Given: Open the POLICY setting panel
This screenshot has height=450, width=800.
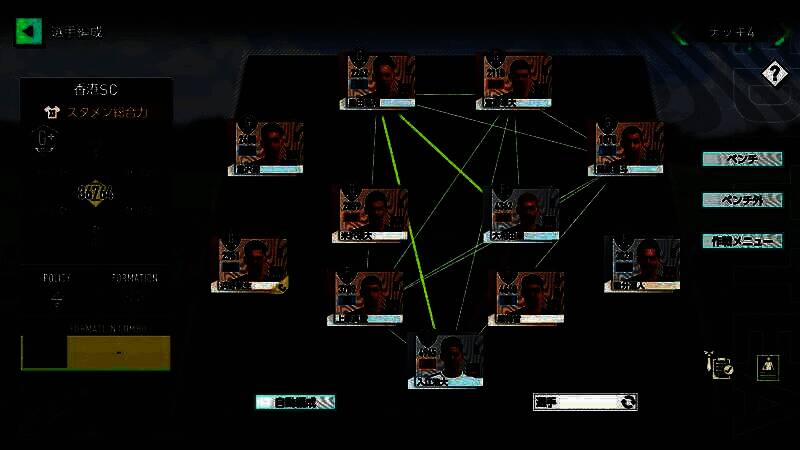Looking at the screenshot, I should 56,290.
